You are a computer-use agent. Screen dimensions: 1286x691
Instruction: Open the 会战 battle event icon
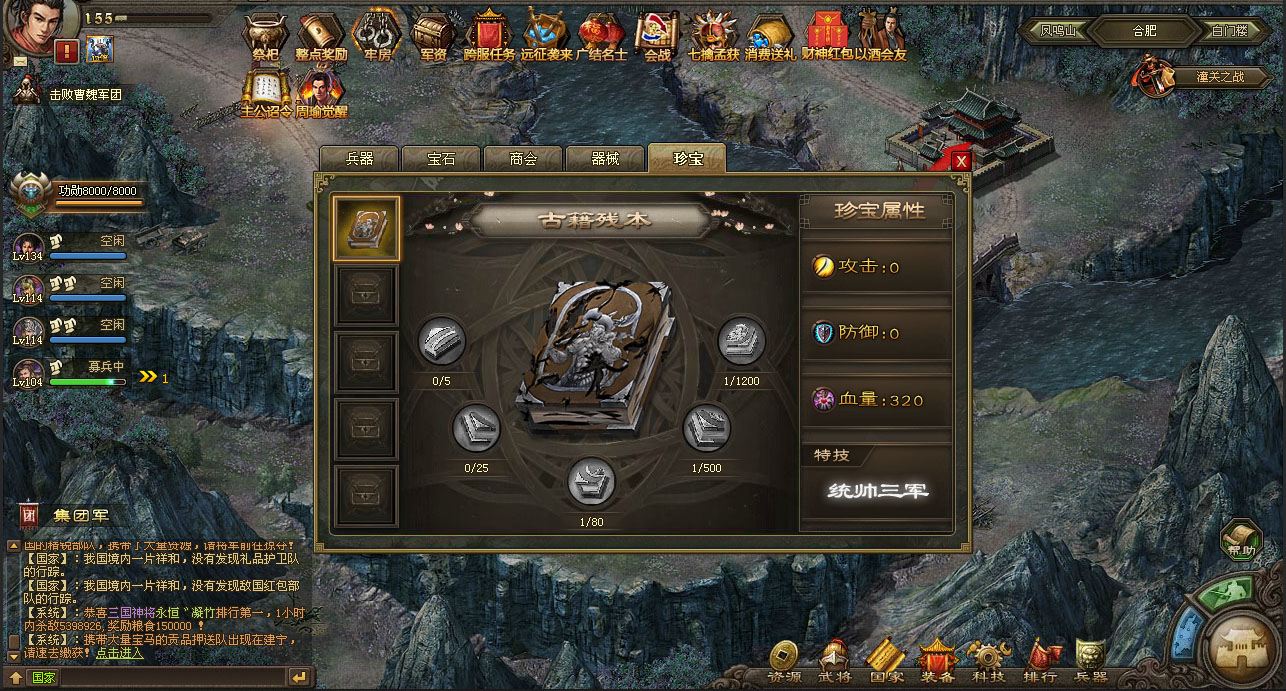coord(657,38)
